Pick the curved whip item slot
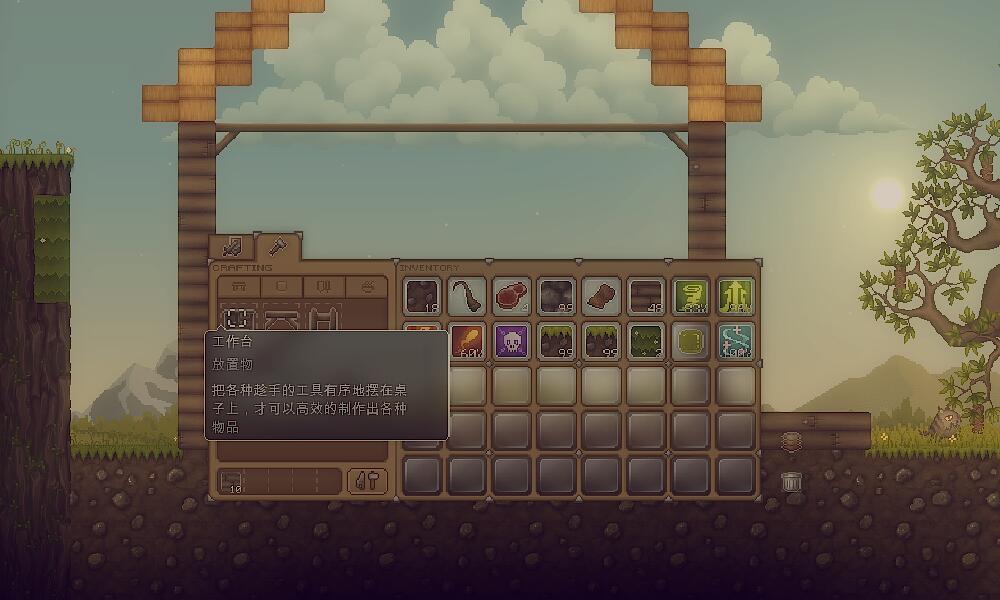The width and height of the screenshot is (1000, 600). (x=467, y=296)
